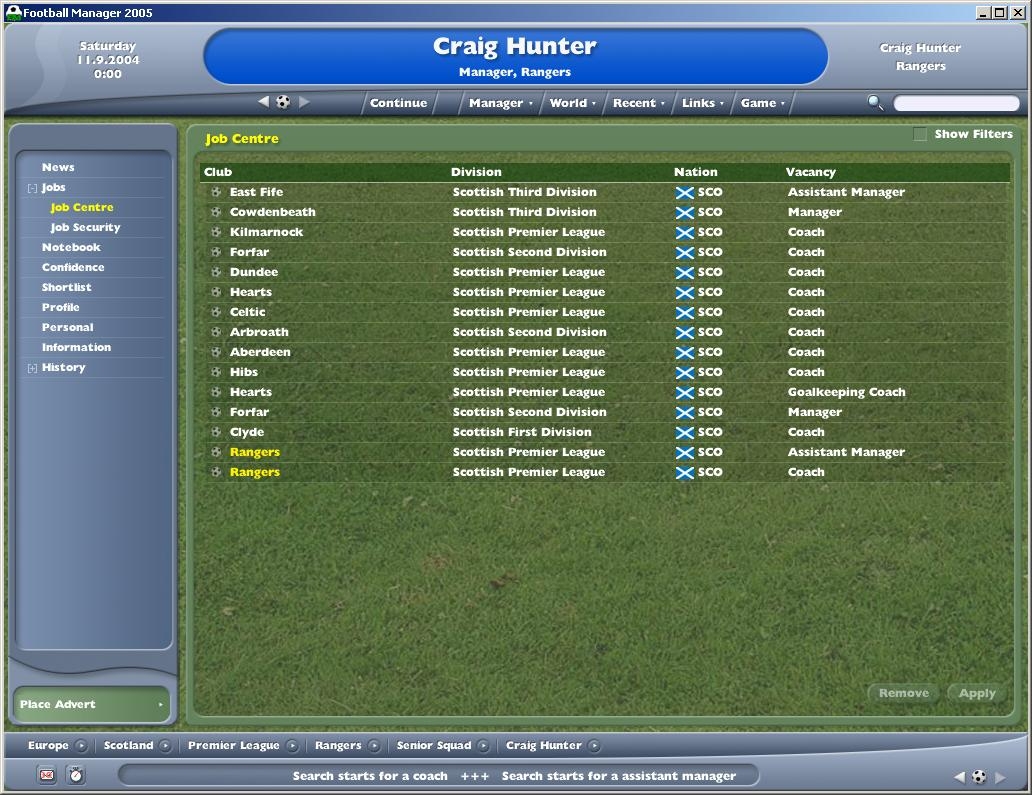View the Confidence section

(x=73, y=267)
